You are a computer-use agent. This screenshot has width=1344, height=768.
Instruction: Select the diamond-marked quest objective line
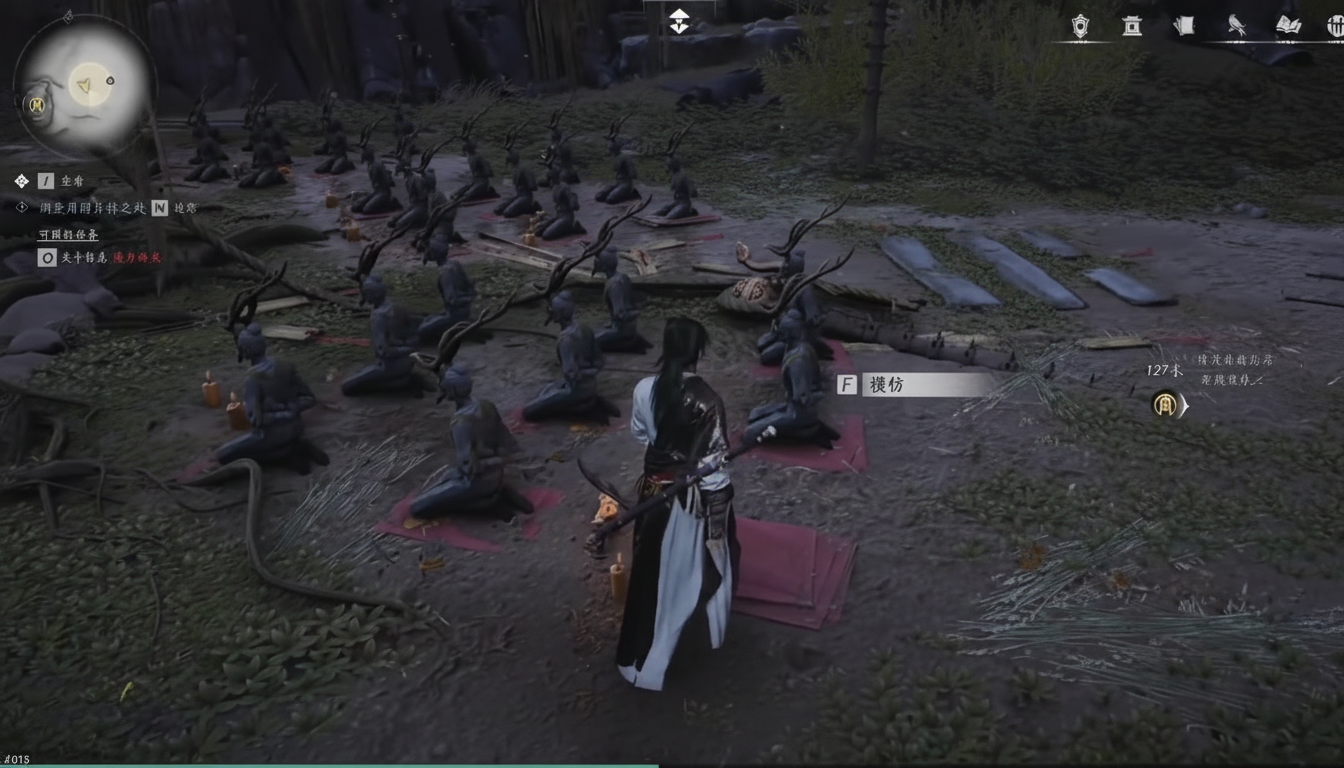point(92,208)
